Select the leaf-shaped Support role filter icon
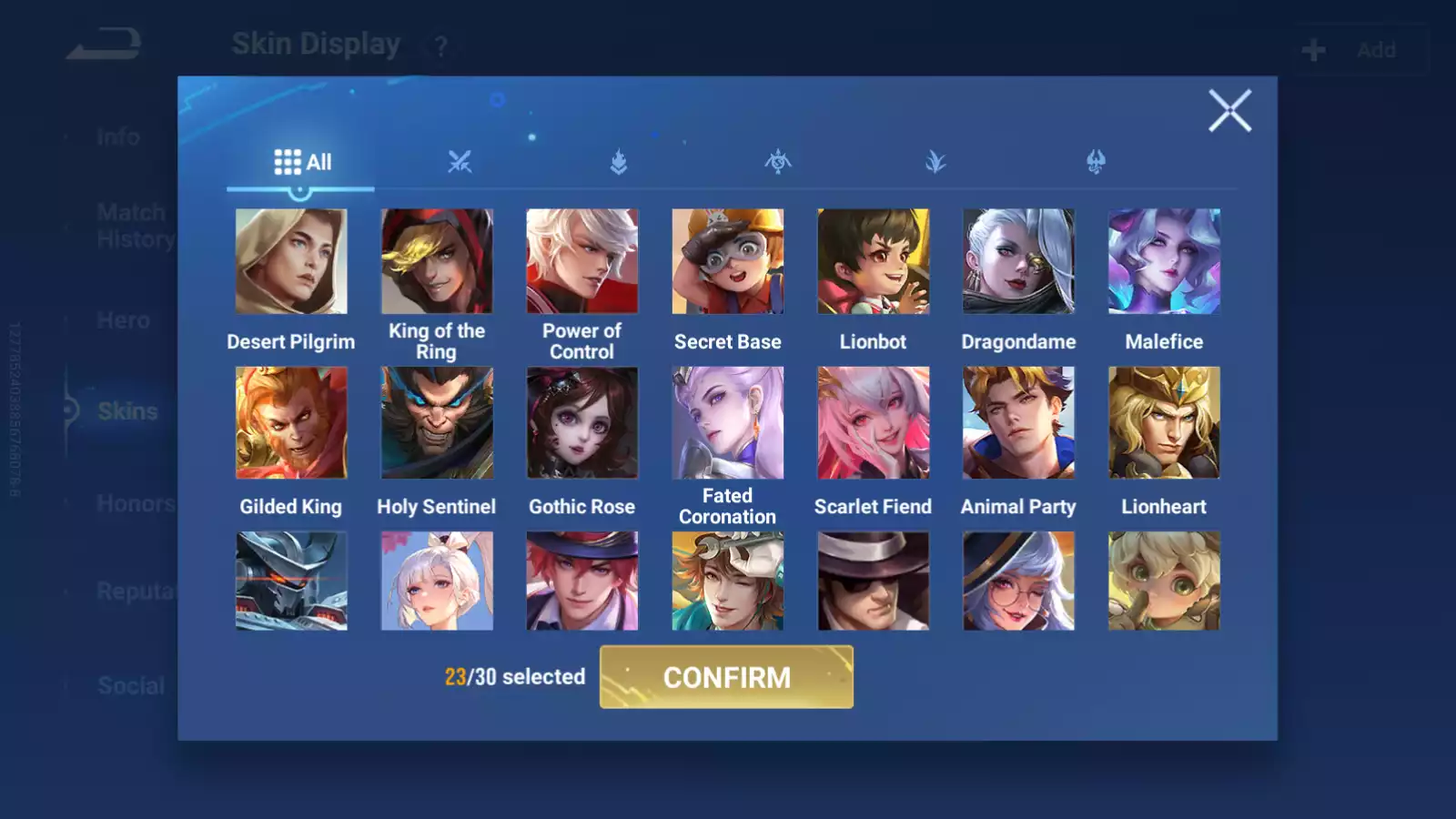The image size is (1456, 819). [x=937, y=162]
